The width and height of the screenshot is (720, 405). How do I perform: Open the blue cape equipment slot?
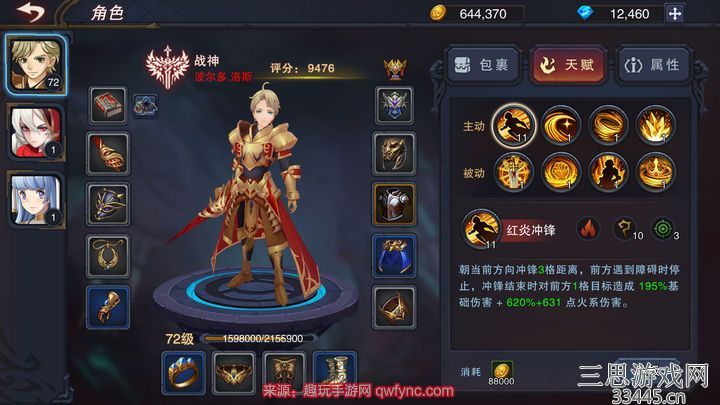click(393, 256)
